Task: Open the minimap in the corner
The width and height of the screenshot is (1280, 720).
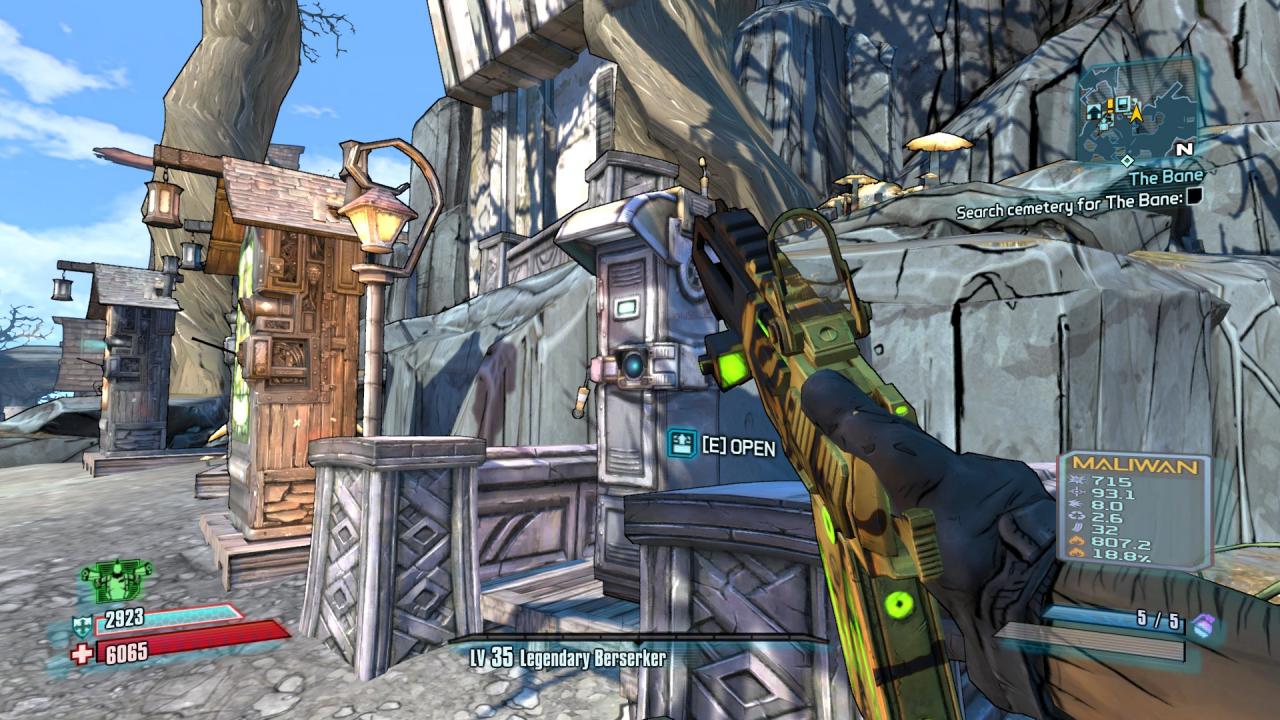Action: 1137,112
